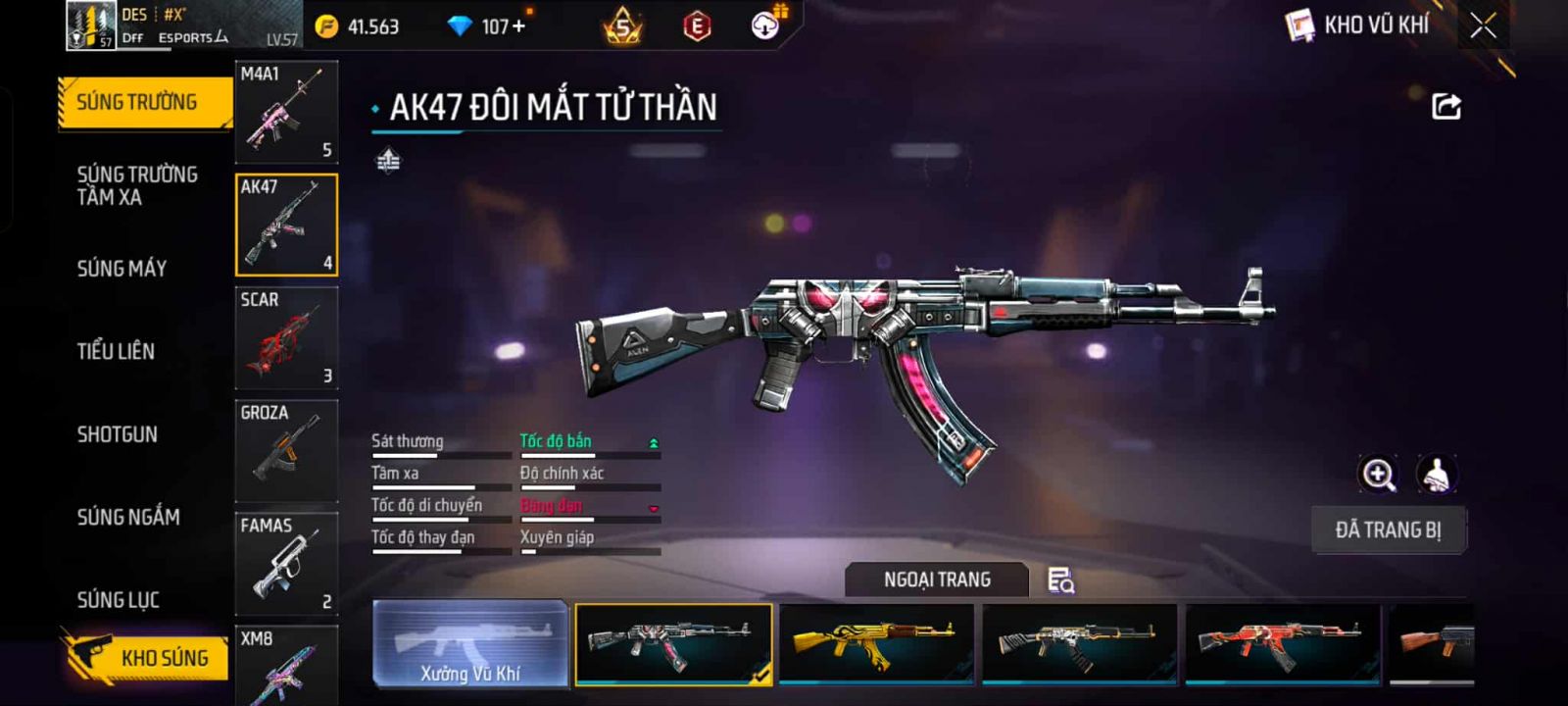Close the weapon armory screen

pos(1483,25)
